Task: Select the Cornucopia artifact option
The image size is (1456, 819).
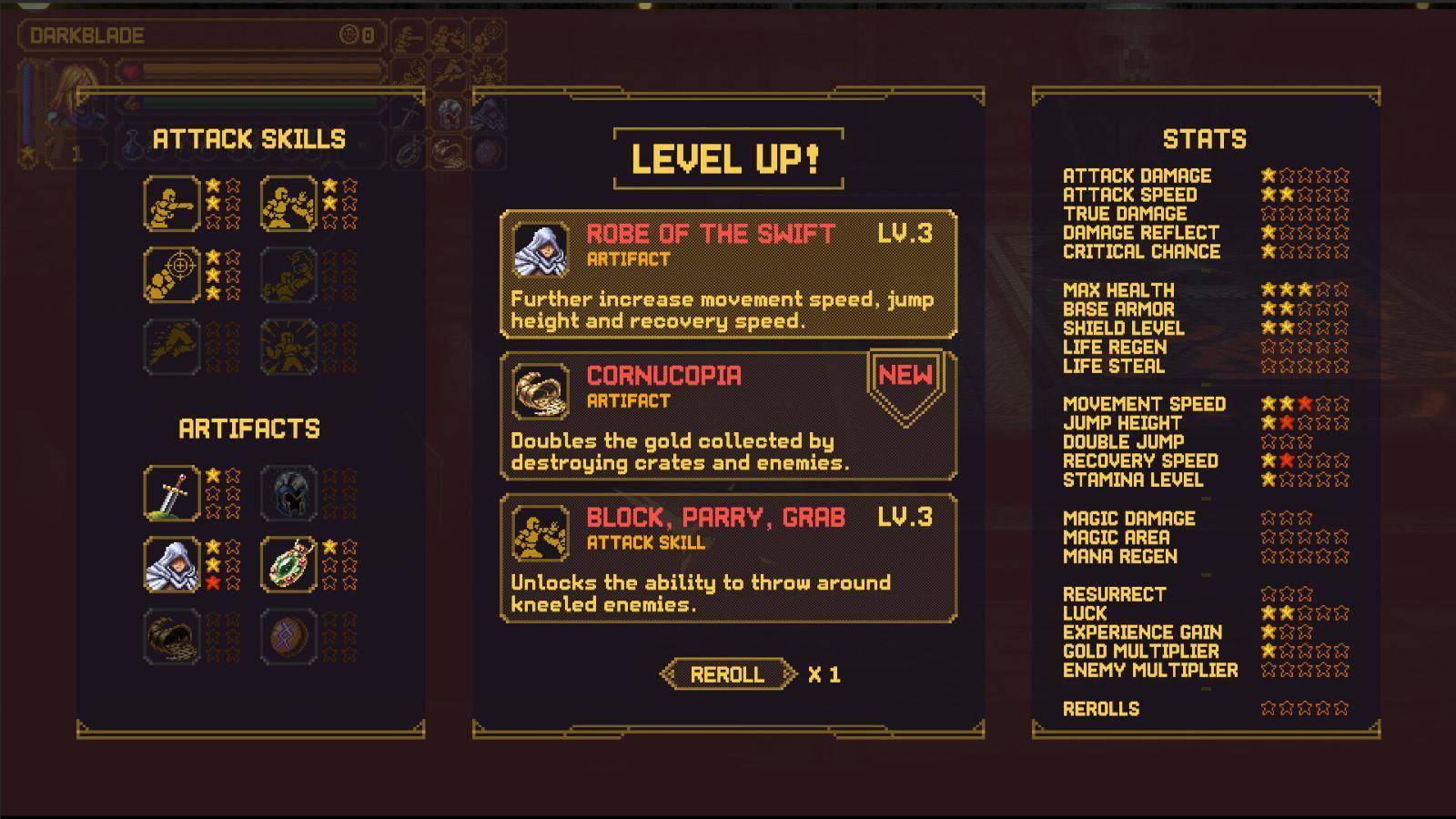Action: 728,416
